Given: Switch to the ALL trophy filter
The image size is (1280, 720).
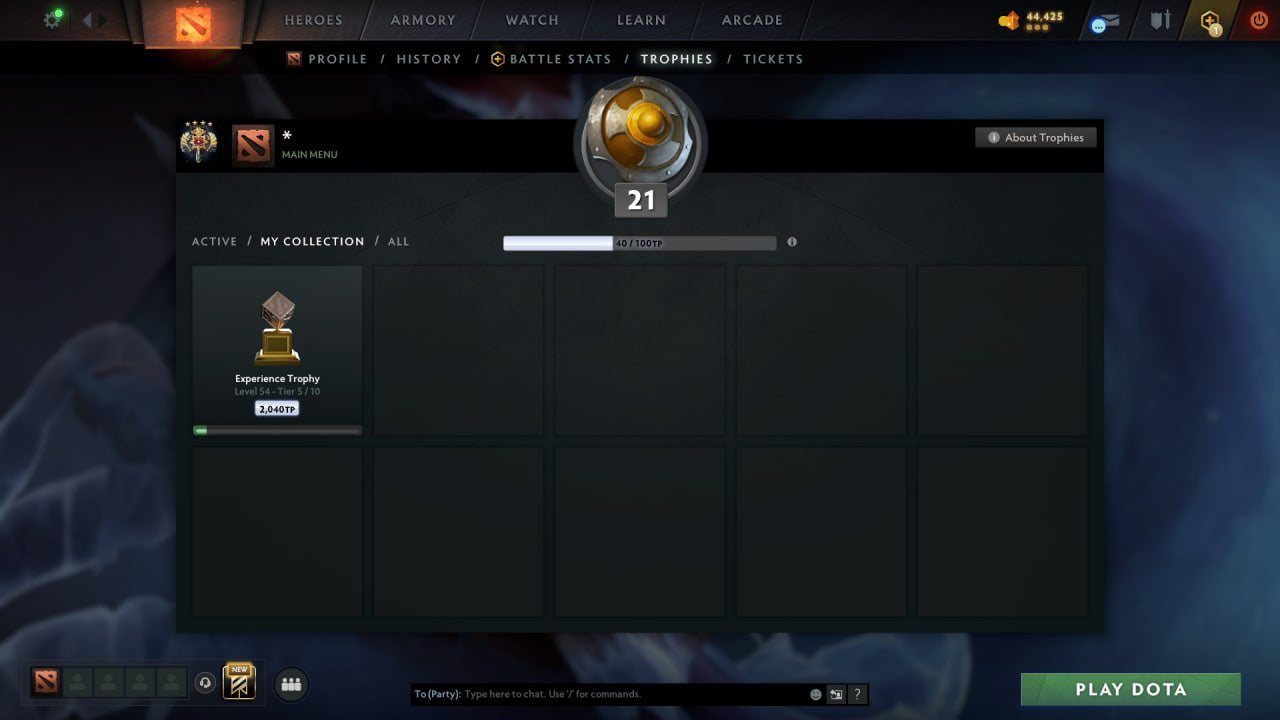Looking at the screenshot, I should tap(398, 241).
